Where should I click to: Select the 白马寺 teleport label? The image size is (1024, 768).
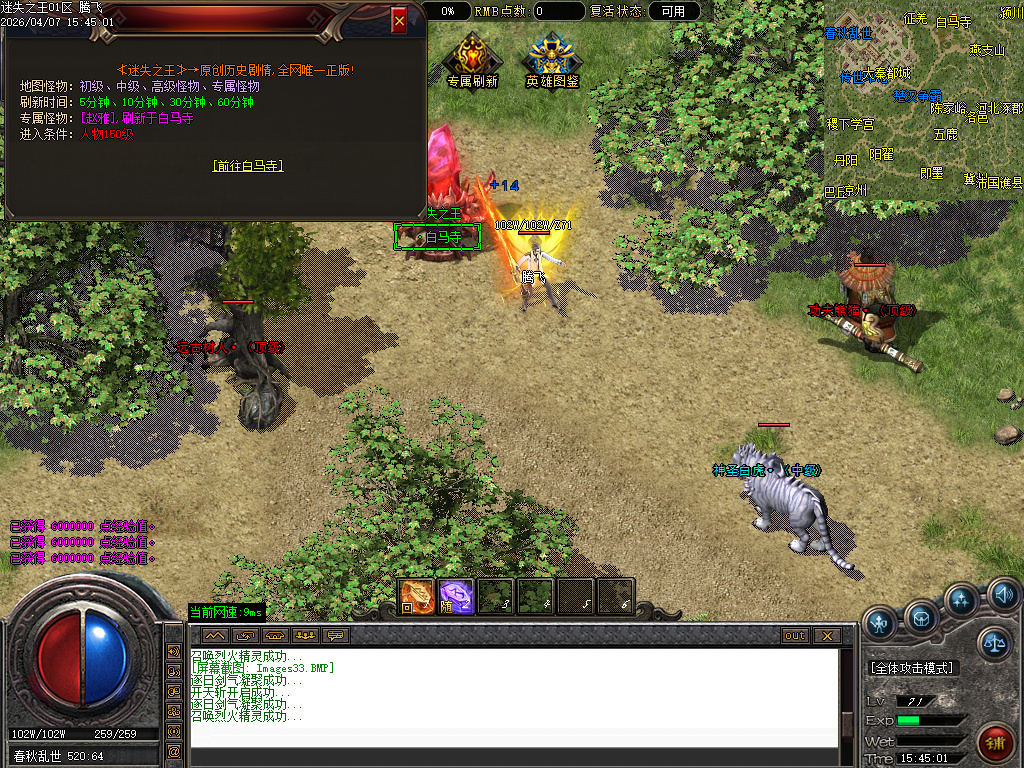[x=438, y=238]
